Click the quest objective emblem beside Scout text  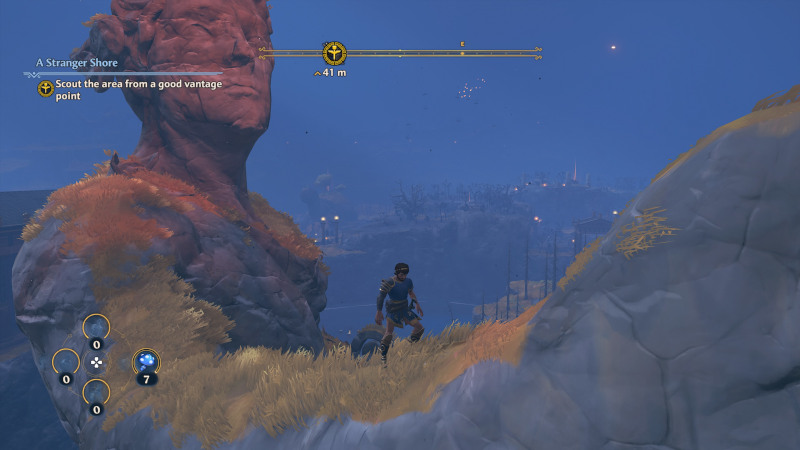coord(46,89)
